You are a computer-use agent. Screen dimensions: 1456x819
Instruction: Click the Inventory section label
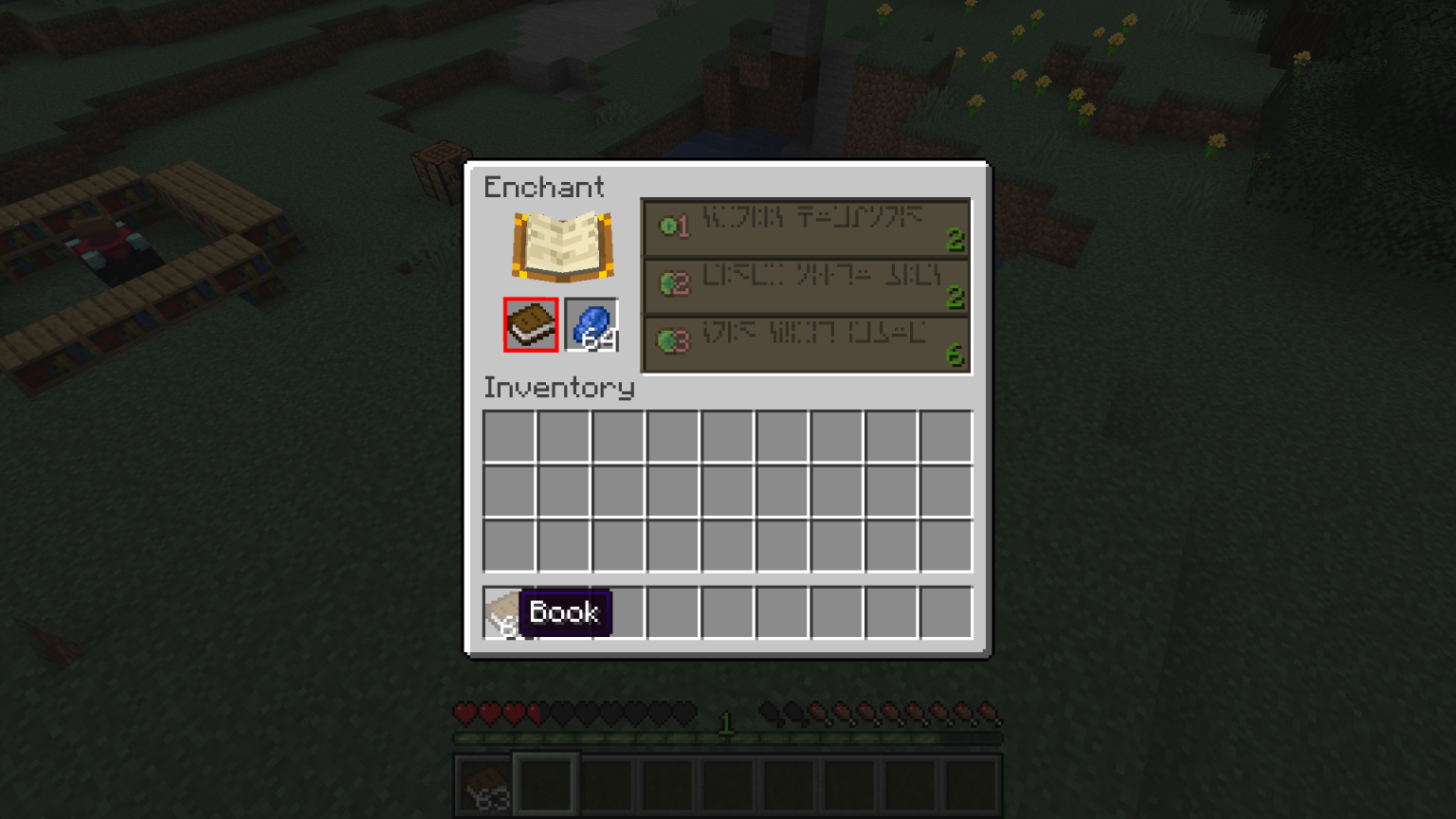point(558,388)
